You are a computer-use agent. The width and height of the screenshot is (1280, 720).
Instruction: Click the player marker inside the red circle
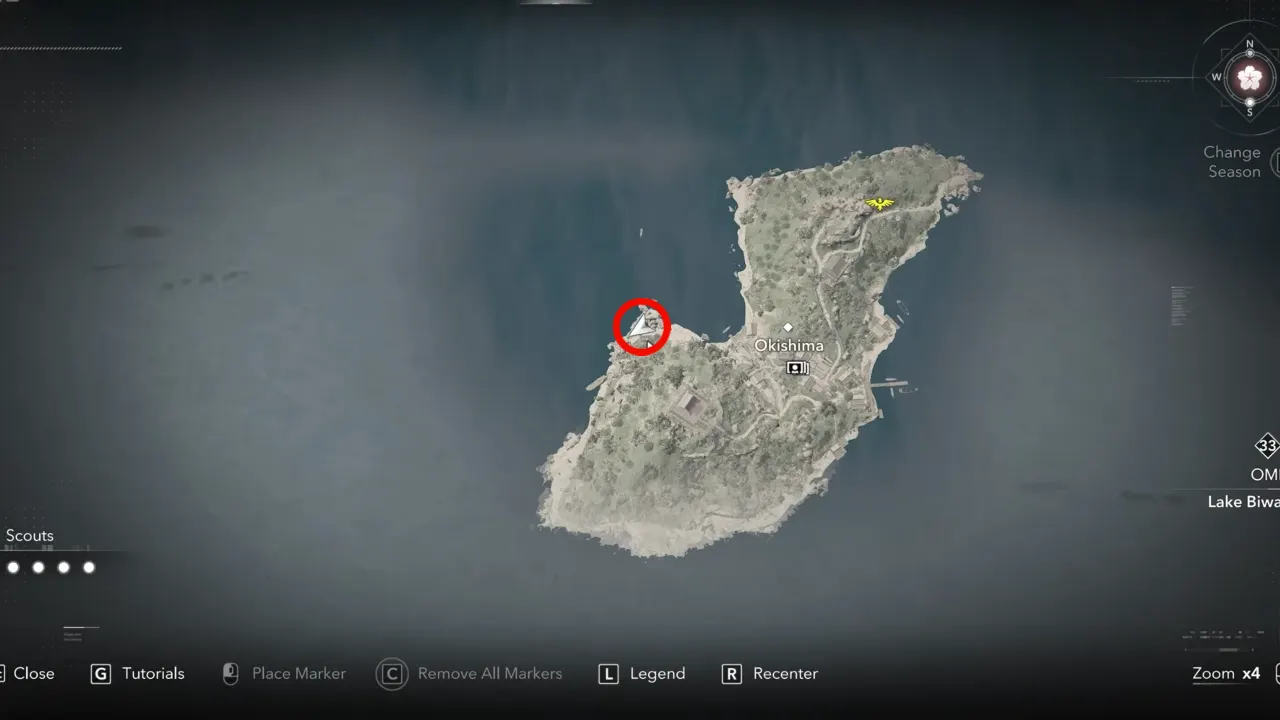pyautogui.click(x=639, y=325)
